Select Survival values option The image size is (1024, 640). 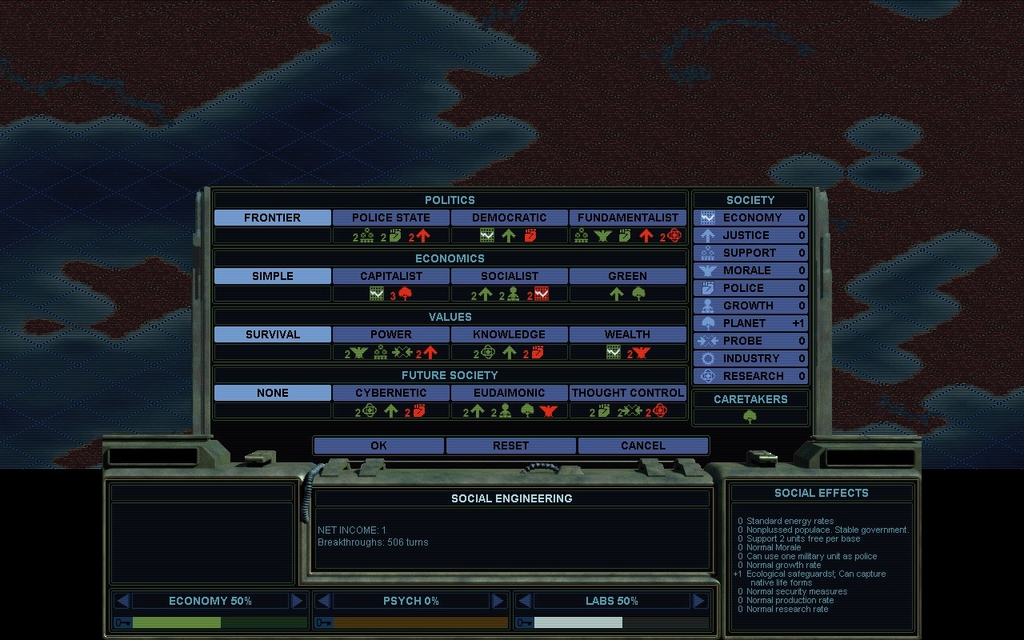tap(272, 334)
